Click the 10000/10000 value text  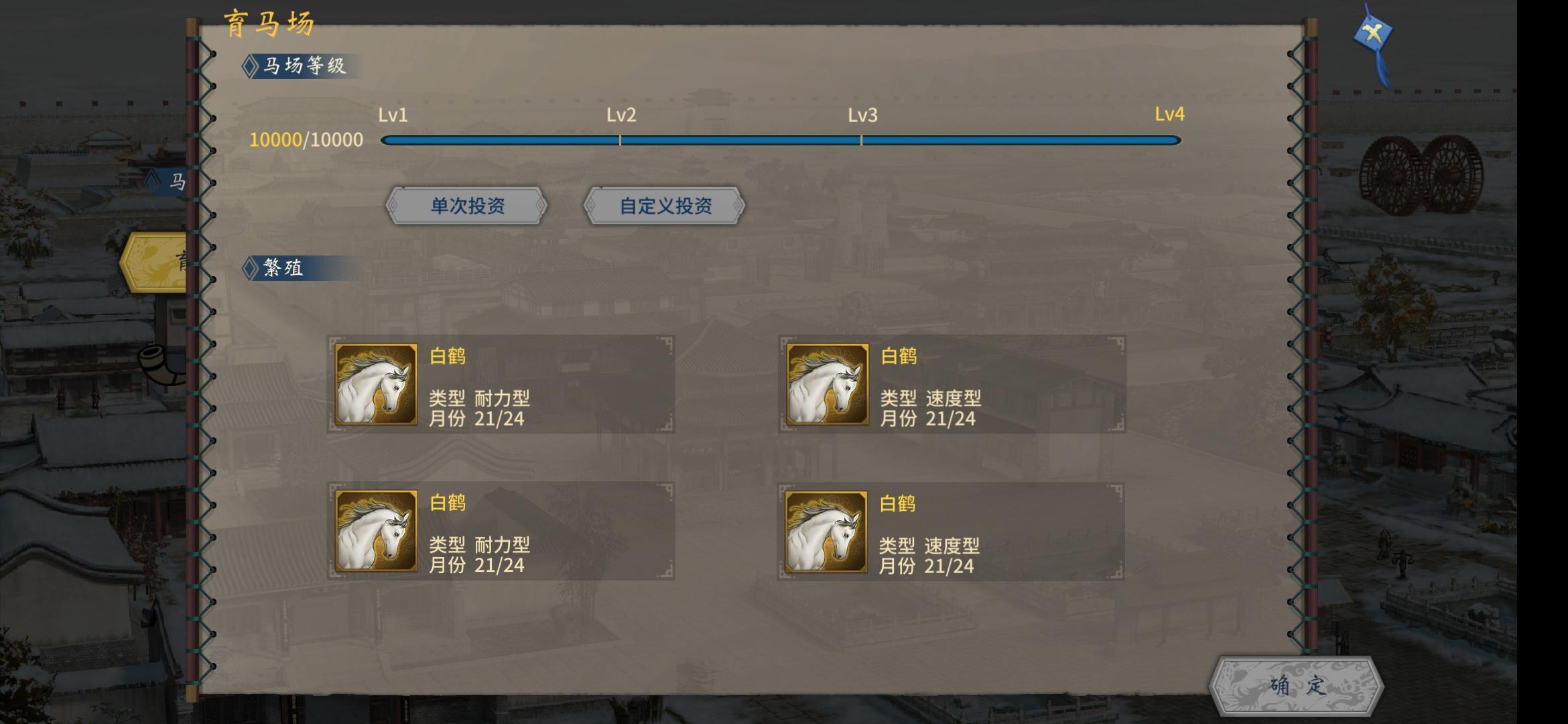[x=306, y=139]
